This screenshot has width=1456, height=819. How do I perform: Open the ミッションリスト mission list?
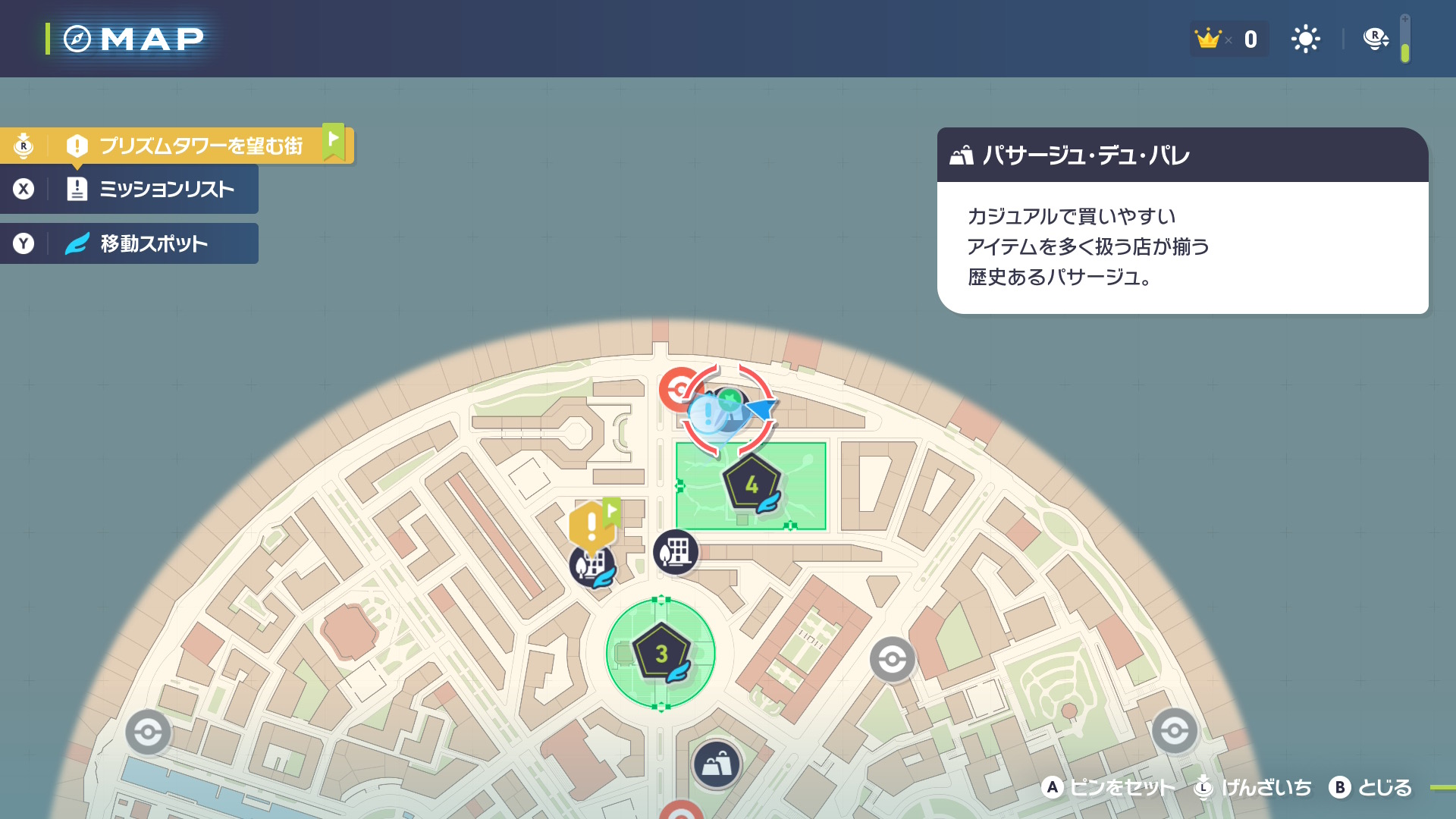click(x=166, y=189)
